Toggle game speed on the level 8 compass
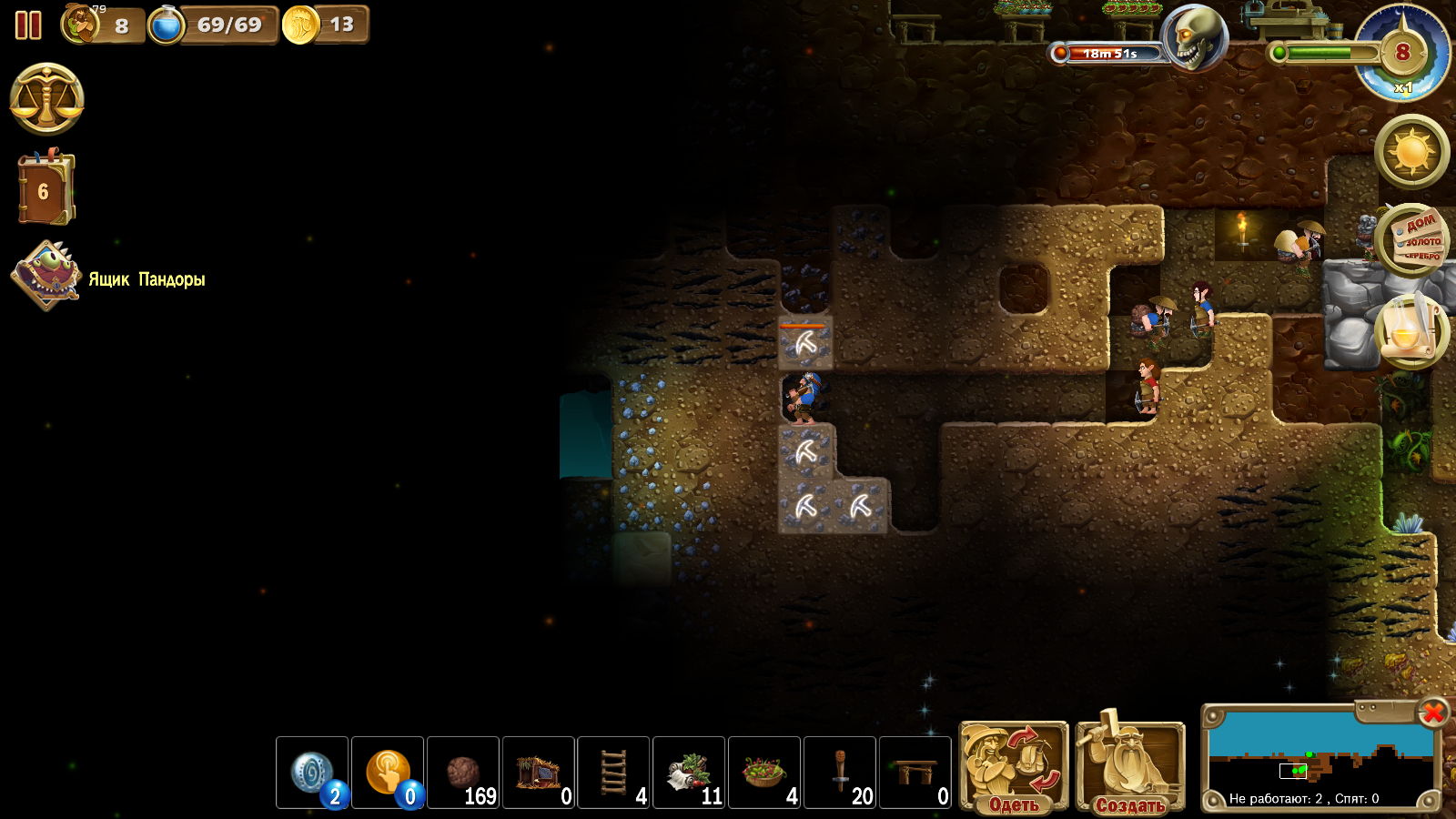The width and height of the screenshot is (1456, 819). [1401, 55]
